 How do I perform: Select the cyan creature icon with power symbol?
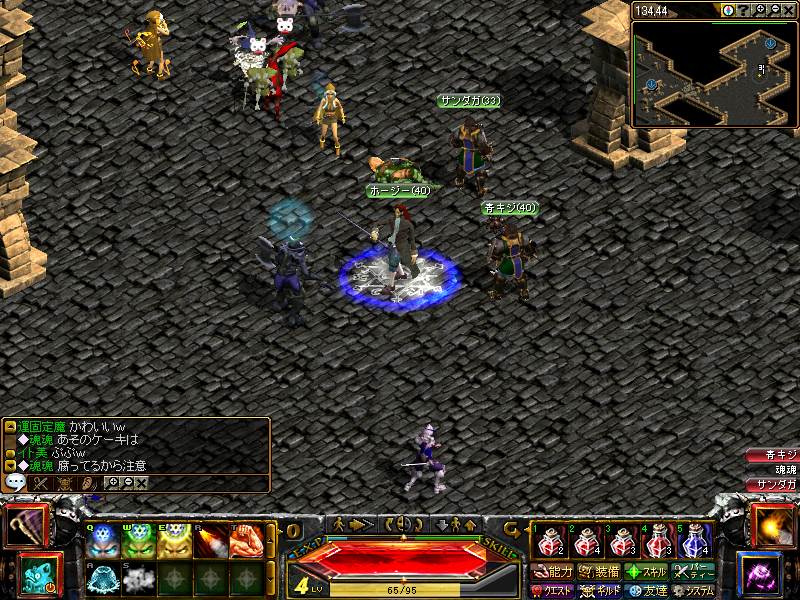tap(39, 576)
